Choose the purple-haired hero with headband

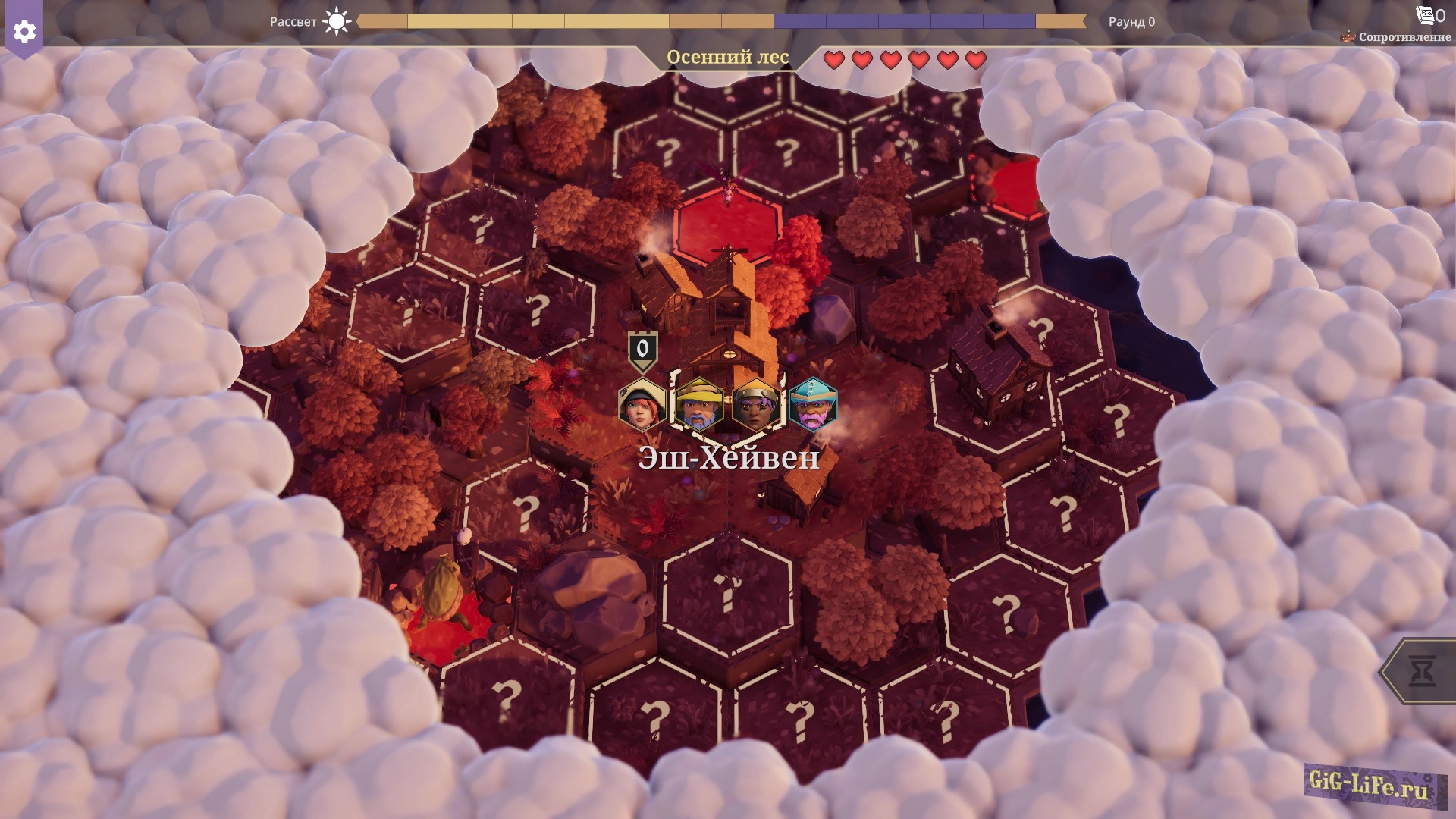click(756, 404)
